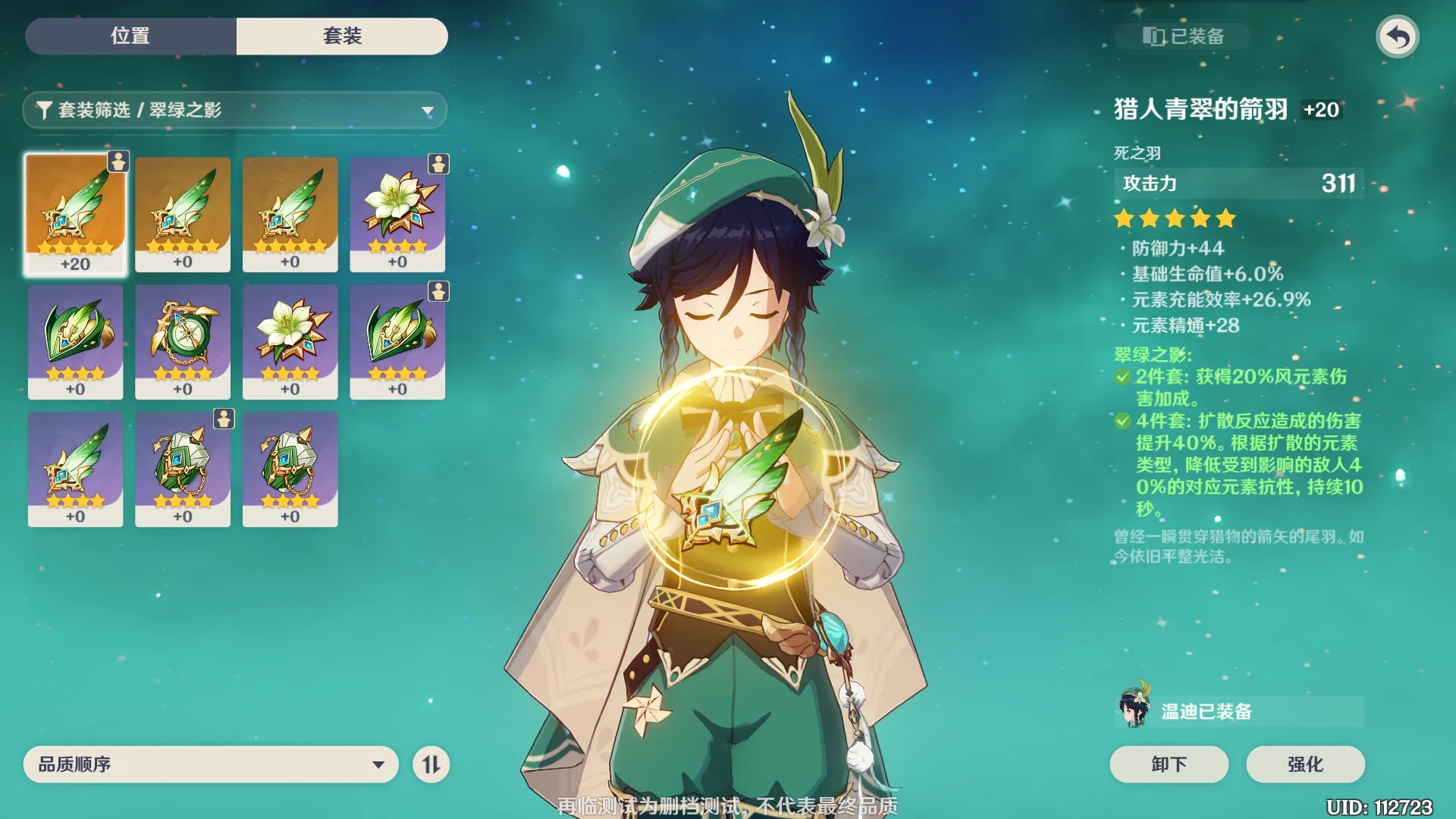1456x819 pixels.
Task: Pick the unequipped four-star flower artifact
Action: click(x=290, y=341)
